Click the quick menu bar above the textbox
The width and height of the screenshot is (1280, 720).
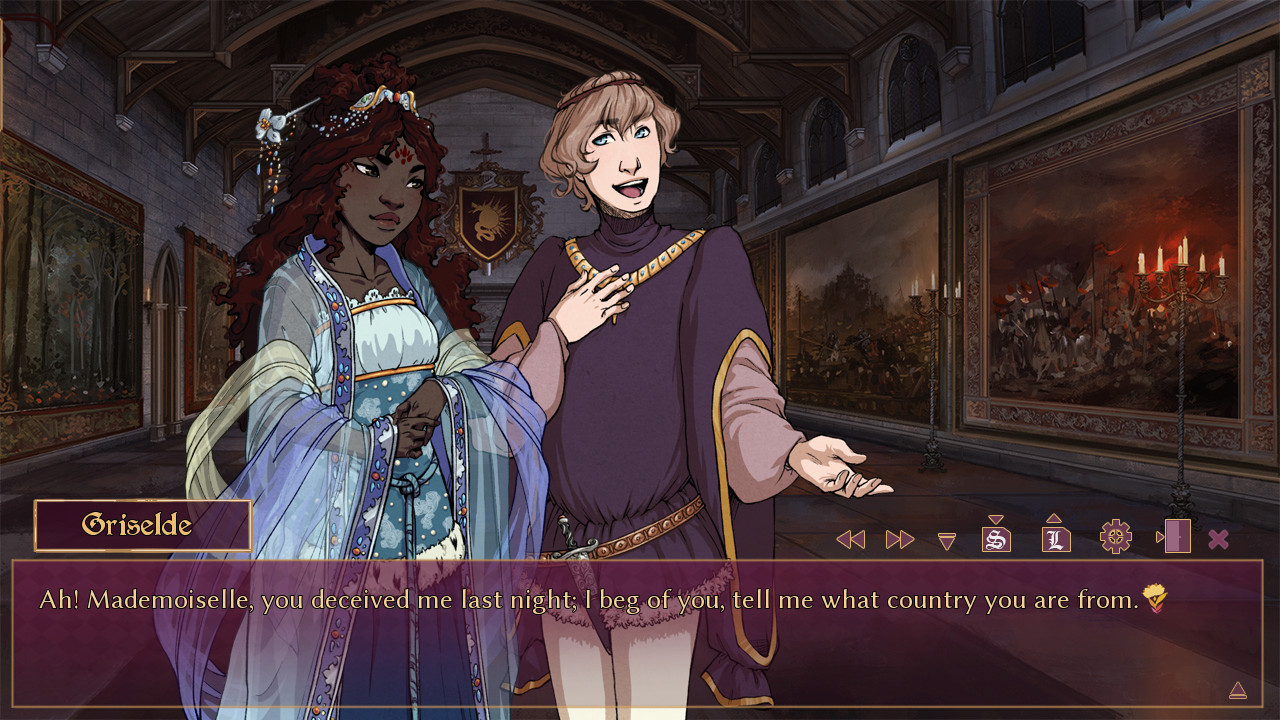(x=1035, y=537)
